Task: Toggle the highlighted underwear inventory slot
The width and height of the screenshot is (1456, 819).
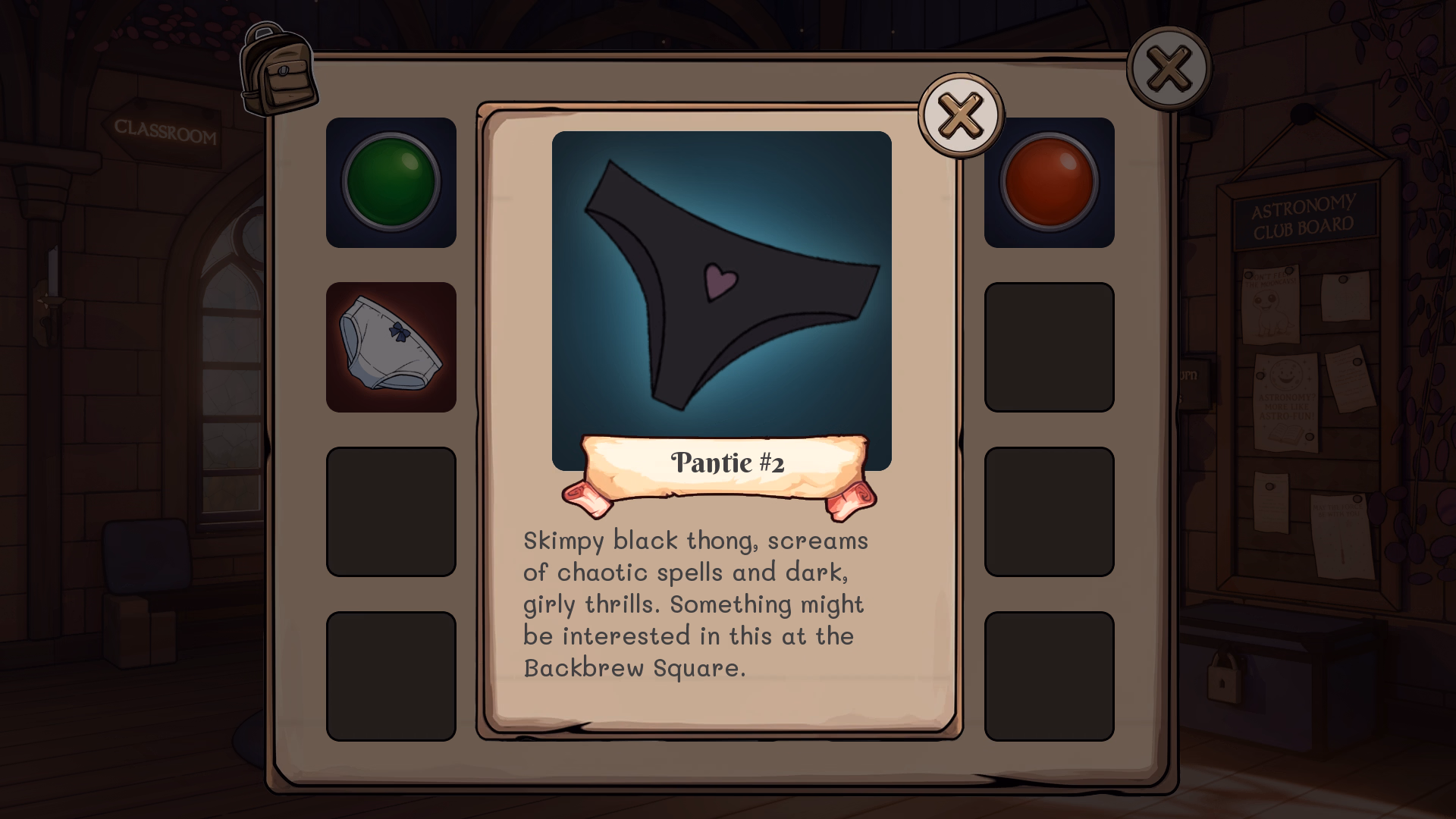Action: coord(391,347)
